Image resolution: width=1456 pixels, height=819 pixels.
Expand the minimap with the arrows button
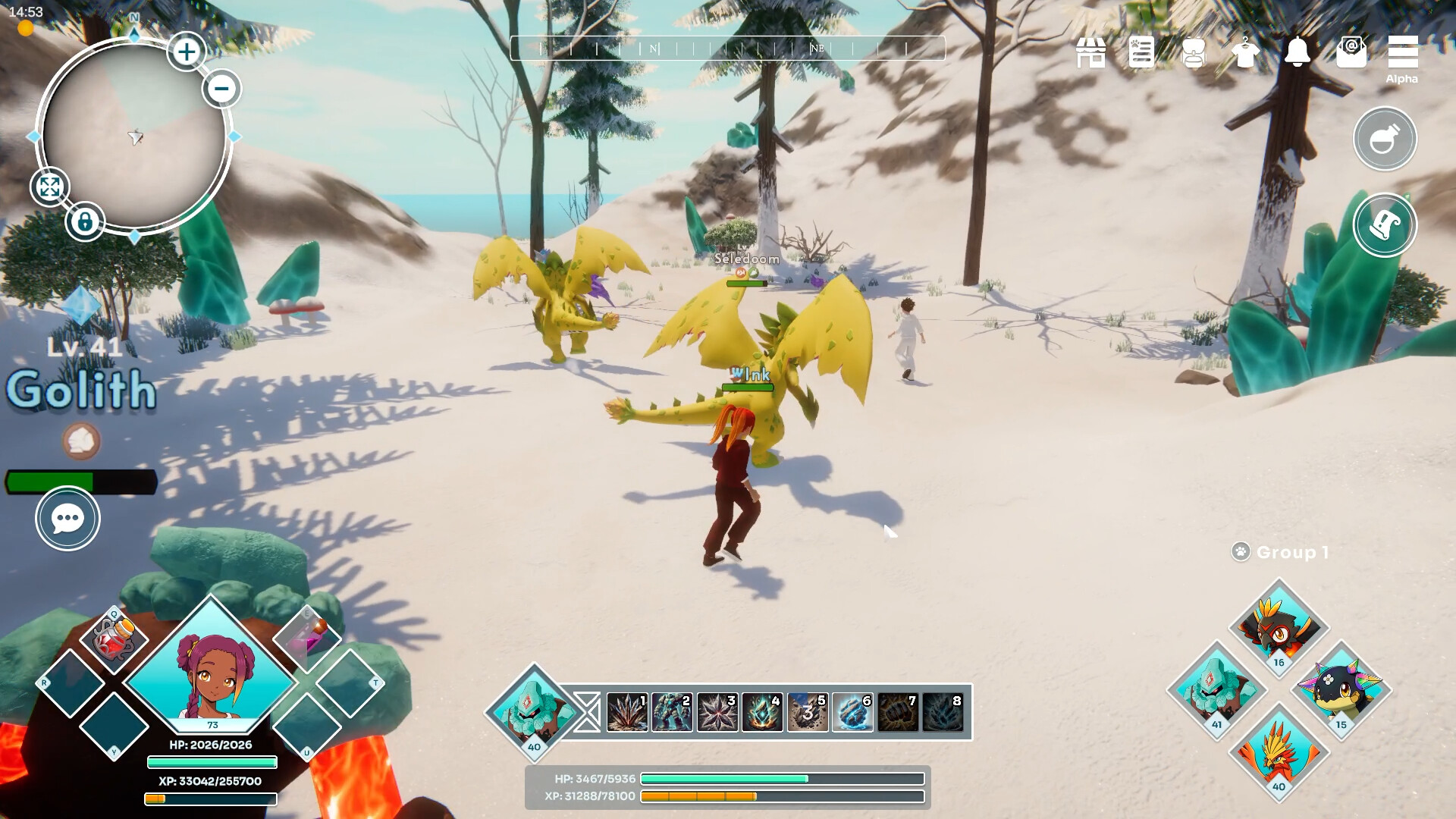coord(50,187)
